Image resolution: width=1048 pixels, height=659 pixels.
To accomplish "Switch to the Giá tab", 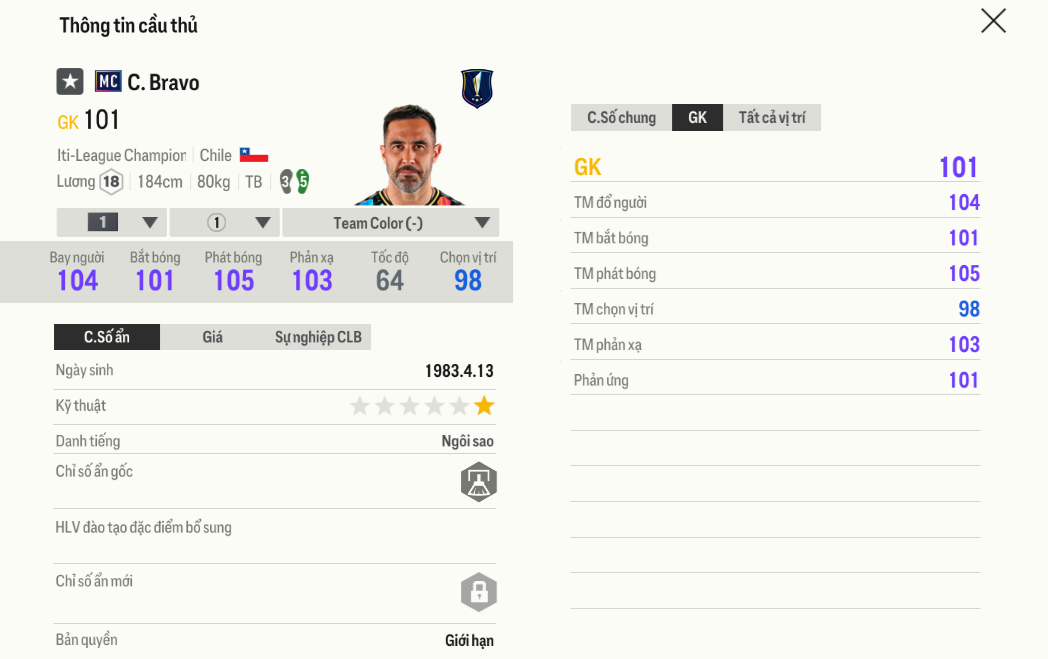I will (x=212, y=337).
